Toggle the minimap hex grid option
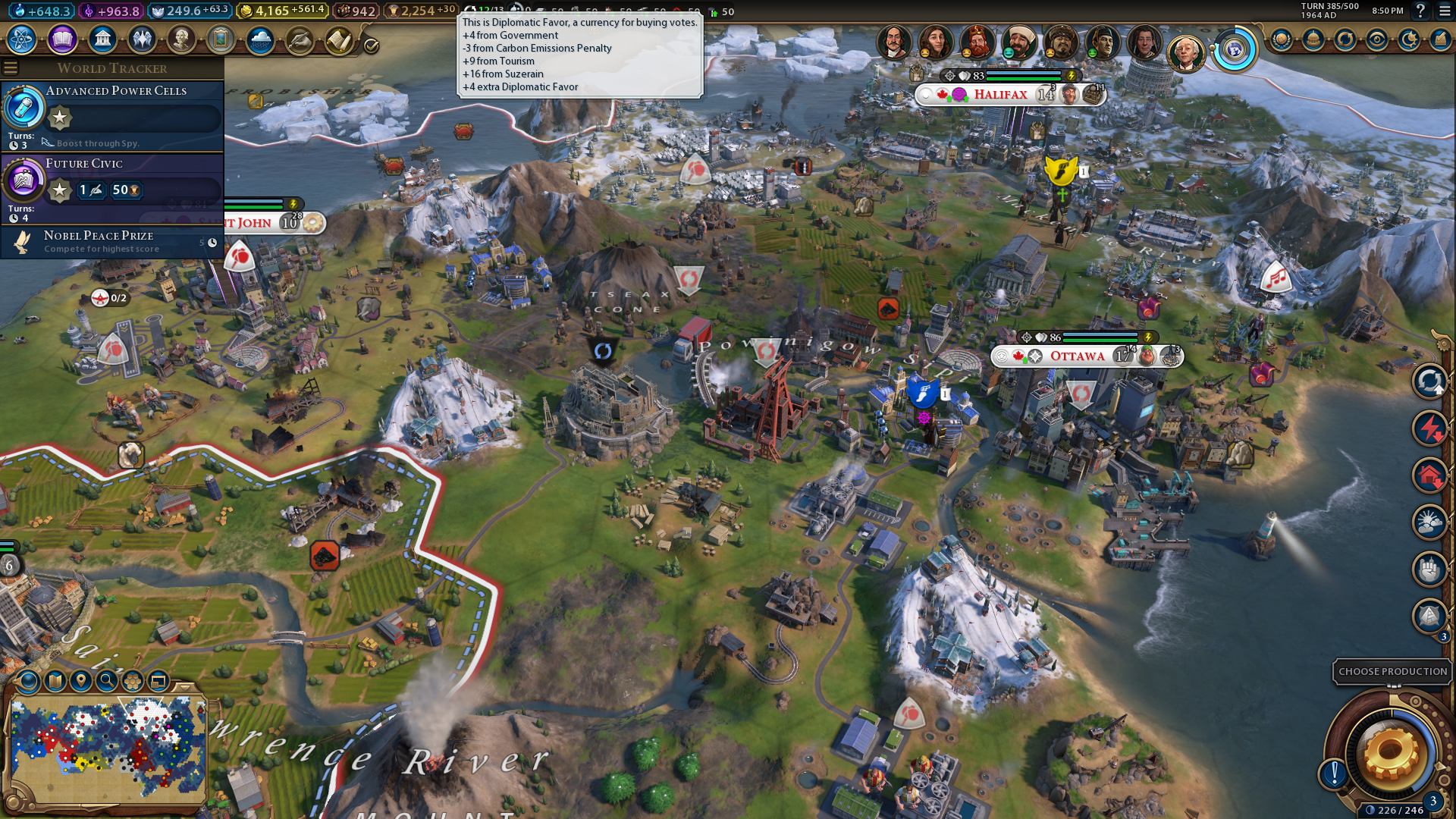Image resolution: width=1456 pixels, height=819 pixels. (133, 681)
